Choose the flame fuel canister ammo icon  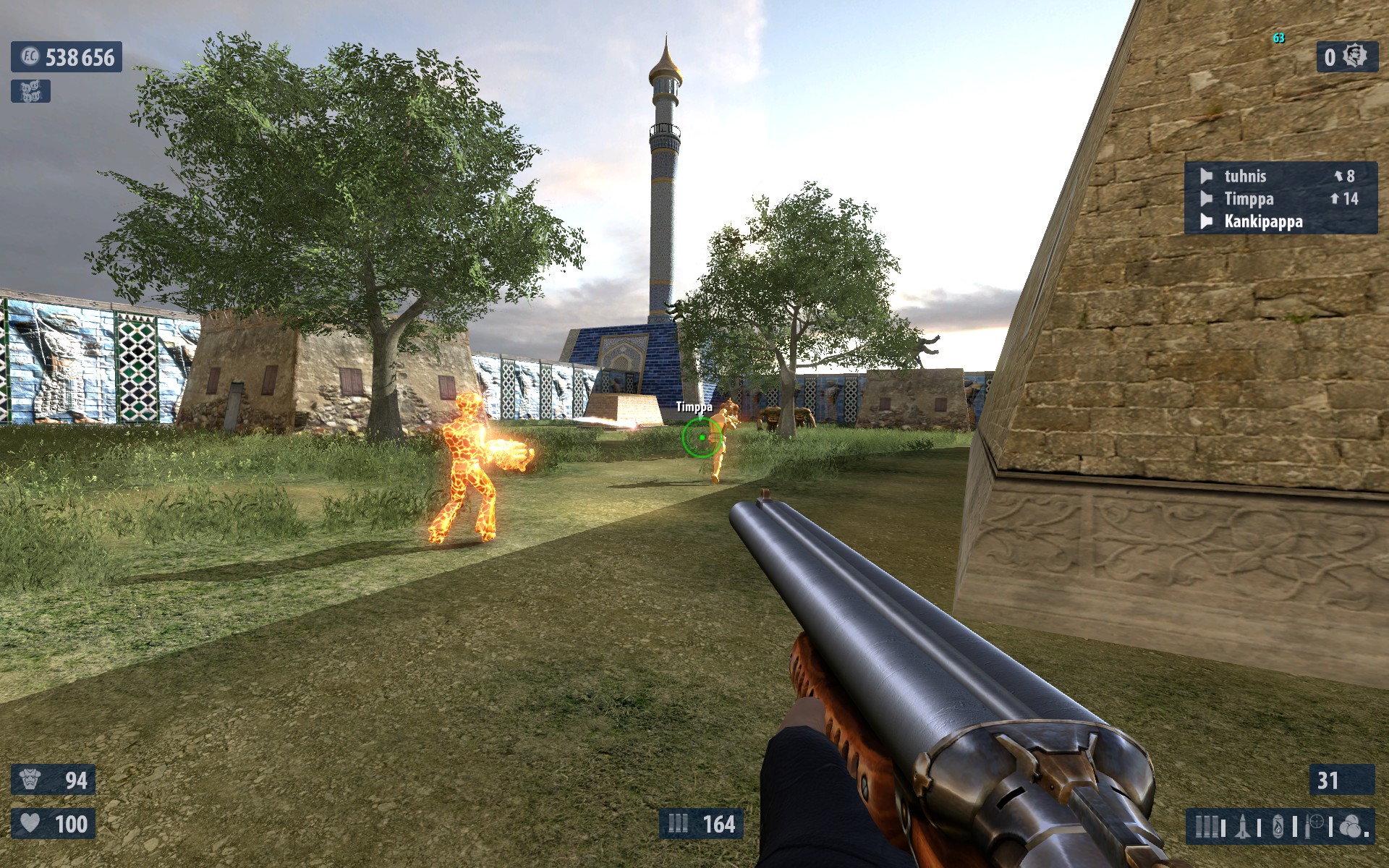pyautogui.click(x=1279, y=826)
